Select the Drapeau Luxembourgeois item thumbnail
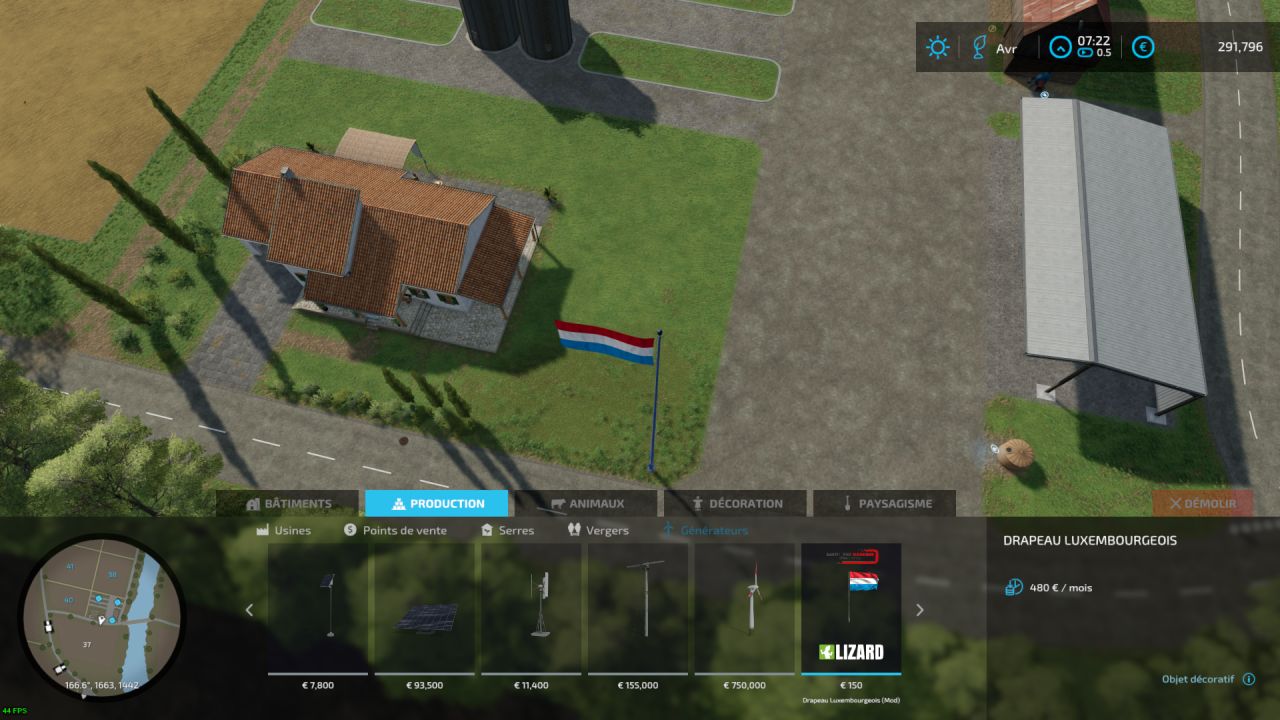Screen dimensions: 1280x720 [x=851, y=605]
